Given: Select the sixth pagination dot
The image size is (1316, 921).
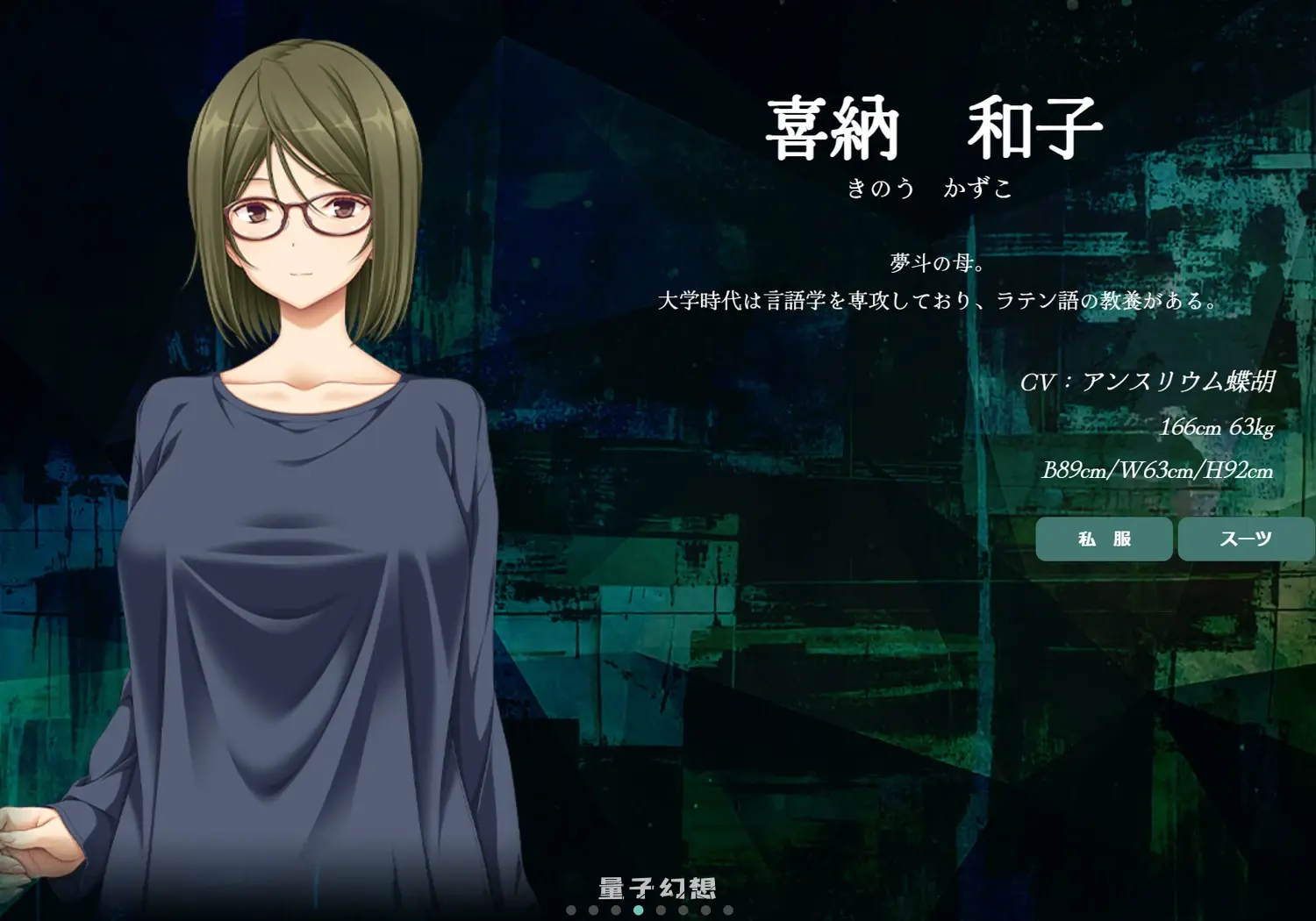Looking at the screenshot, I should tap(683, 910).
